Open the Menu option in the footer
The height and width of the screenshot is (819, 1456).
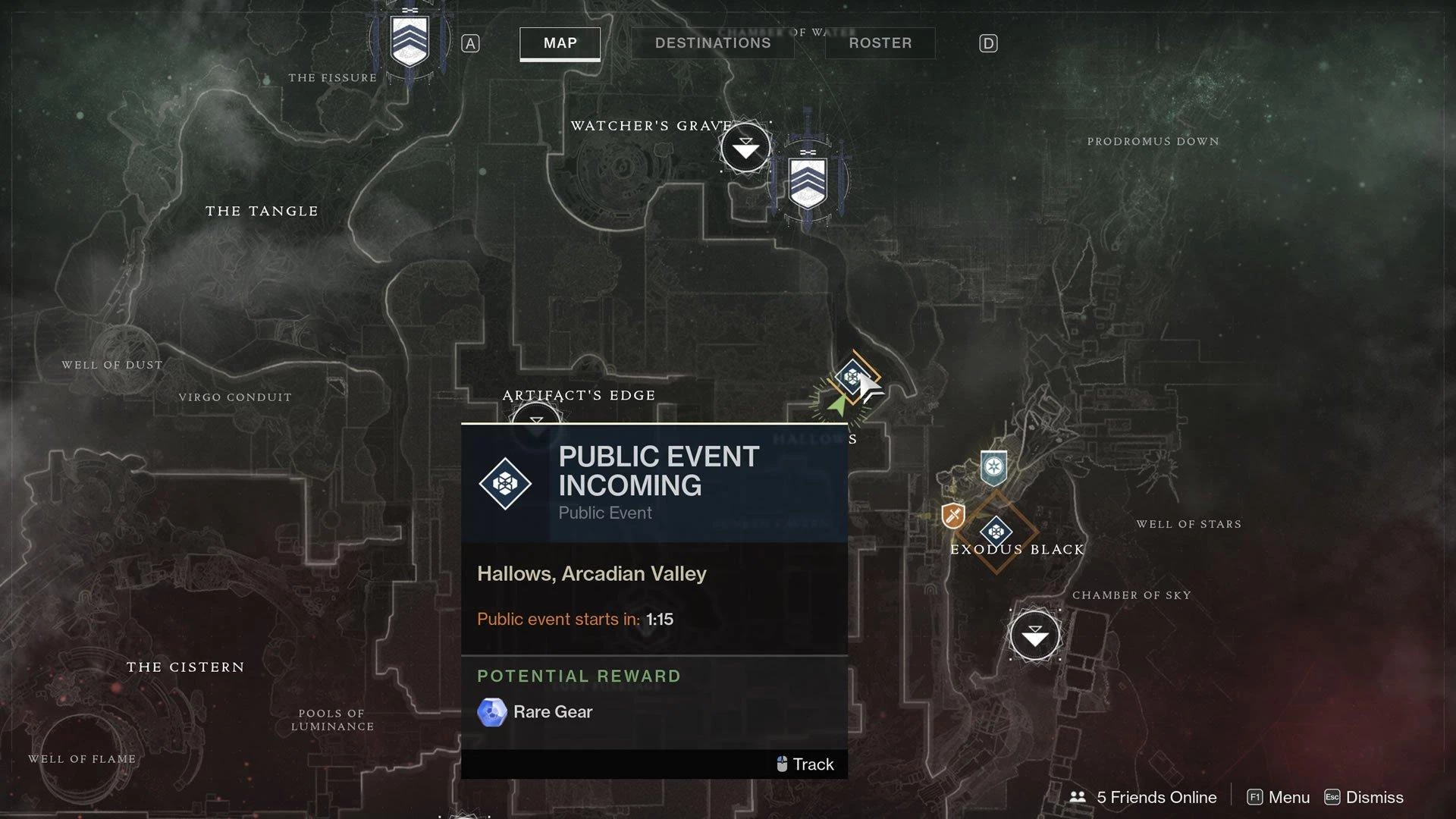(1279, 797)
